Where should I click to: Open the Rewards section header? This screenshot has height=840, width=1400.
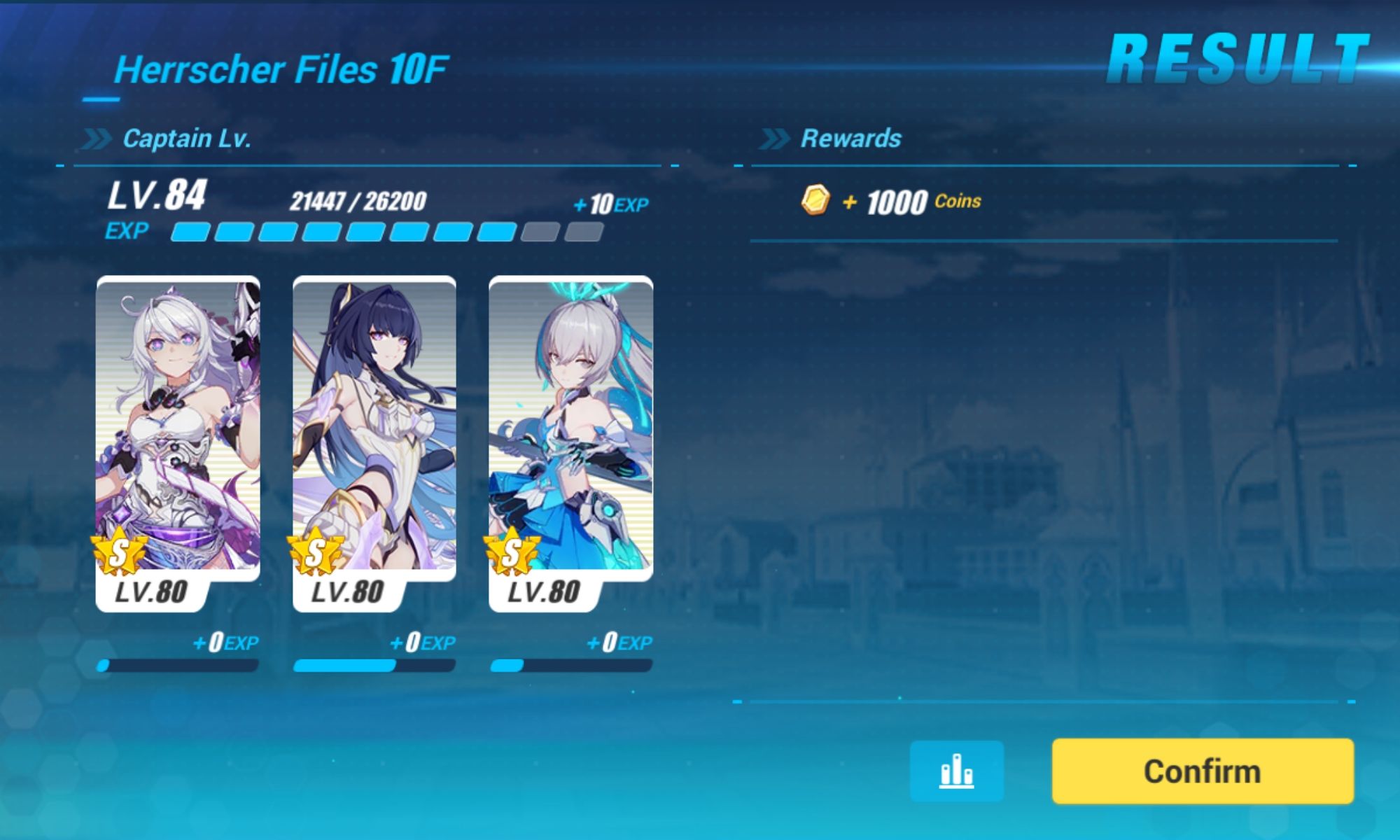click(850, 138)
